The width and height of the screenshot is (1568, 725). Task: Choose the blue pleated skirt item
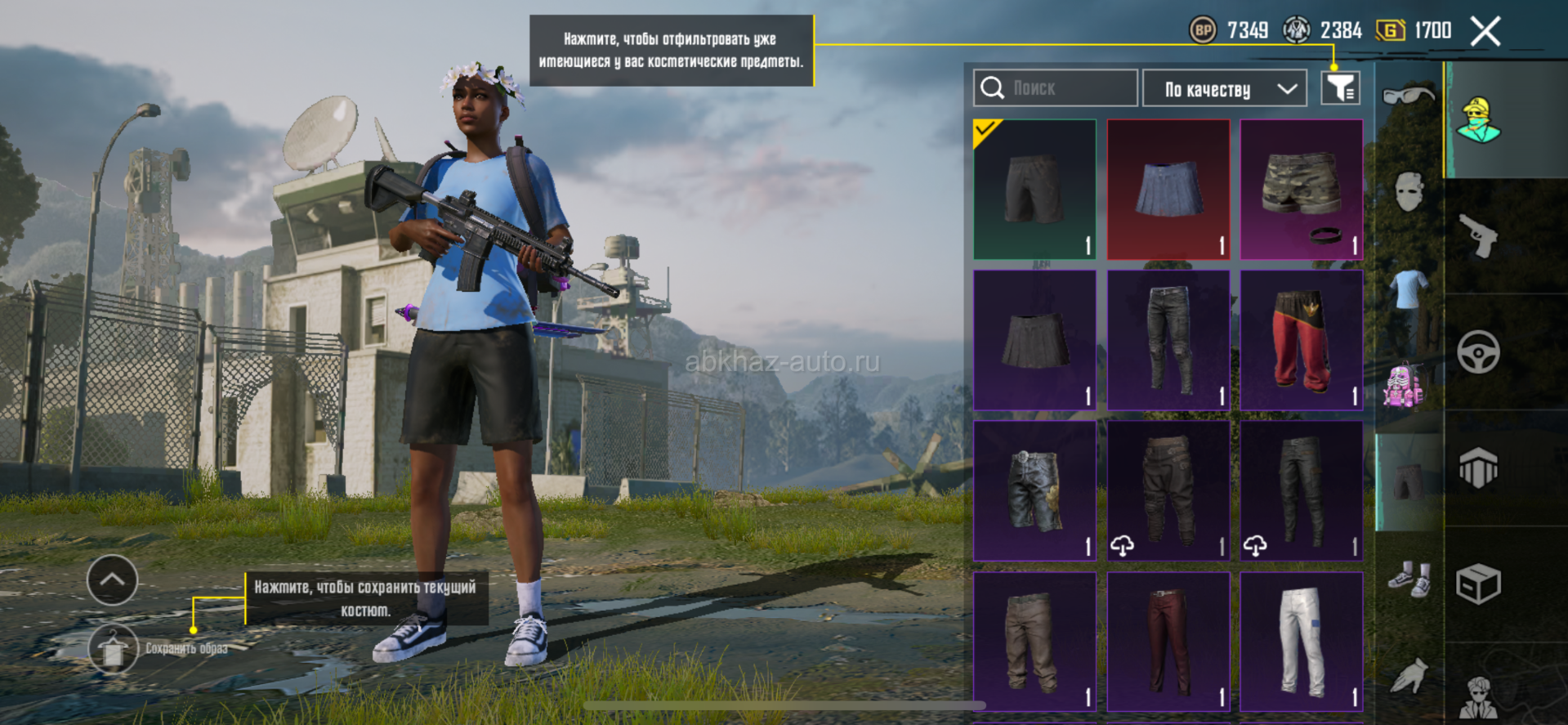click(1168, 190)
